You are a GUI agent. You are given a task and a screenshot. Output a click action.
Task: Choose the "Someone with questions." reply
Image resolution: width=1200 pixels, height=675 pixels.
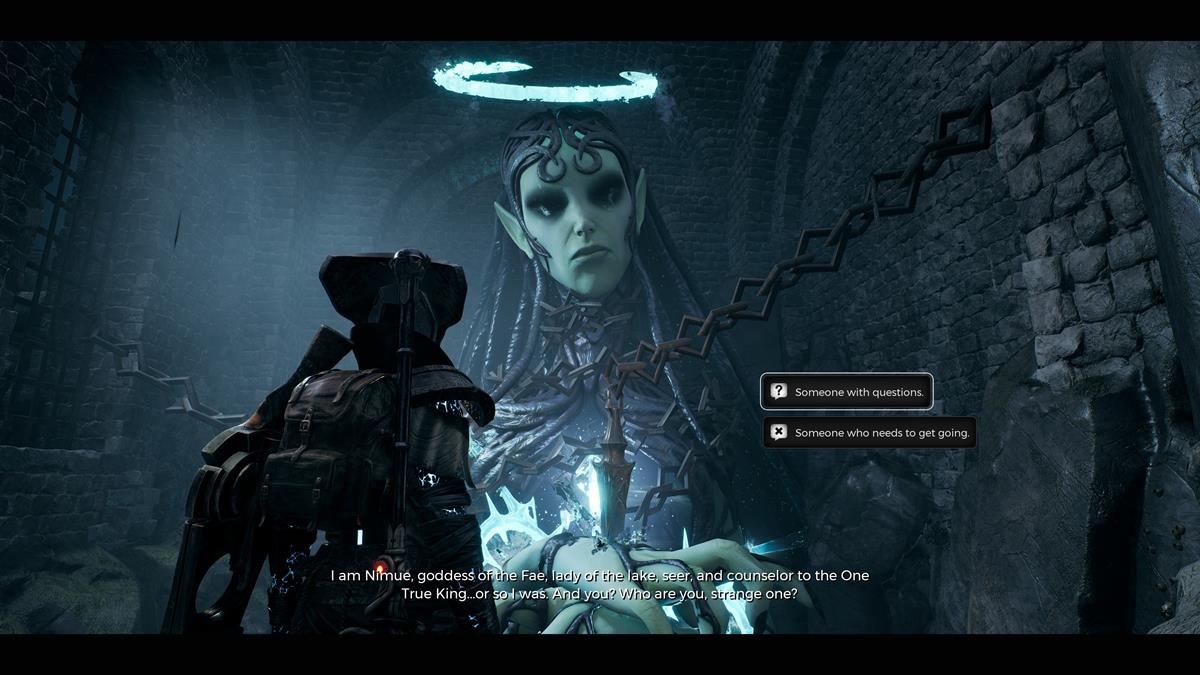coord(847,392)
